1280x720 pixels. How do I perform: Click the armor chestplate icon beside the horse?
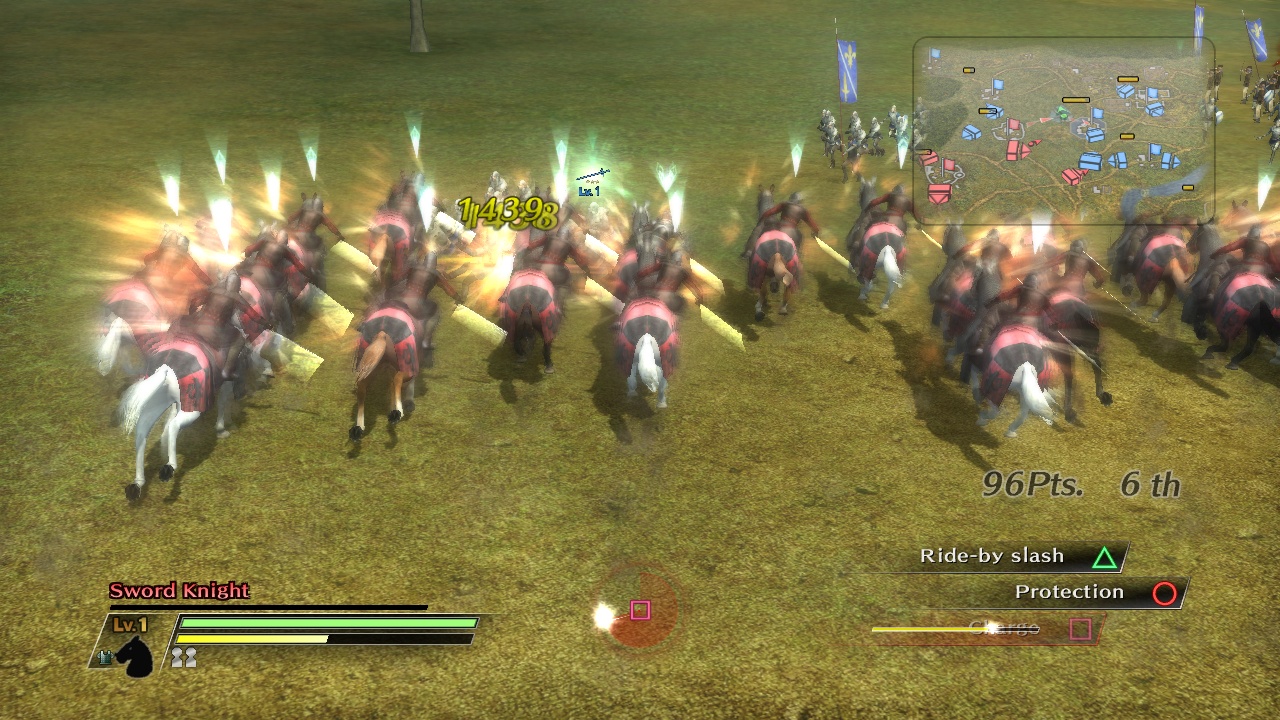[x=106, y=655]
